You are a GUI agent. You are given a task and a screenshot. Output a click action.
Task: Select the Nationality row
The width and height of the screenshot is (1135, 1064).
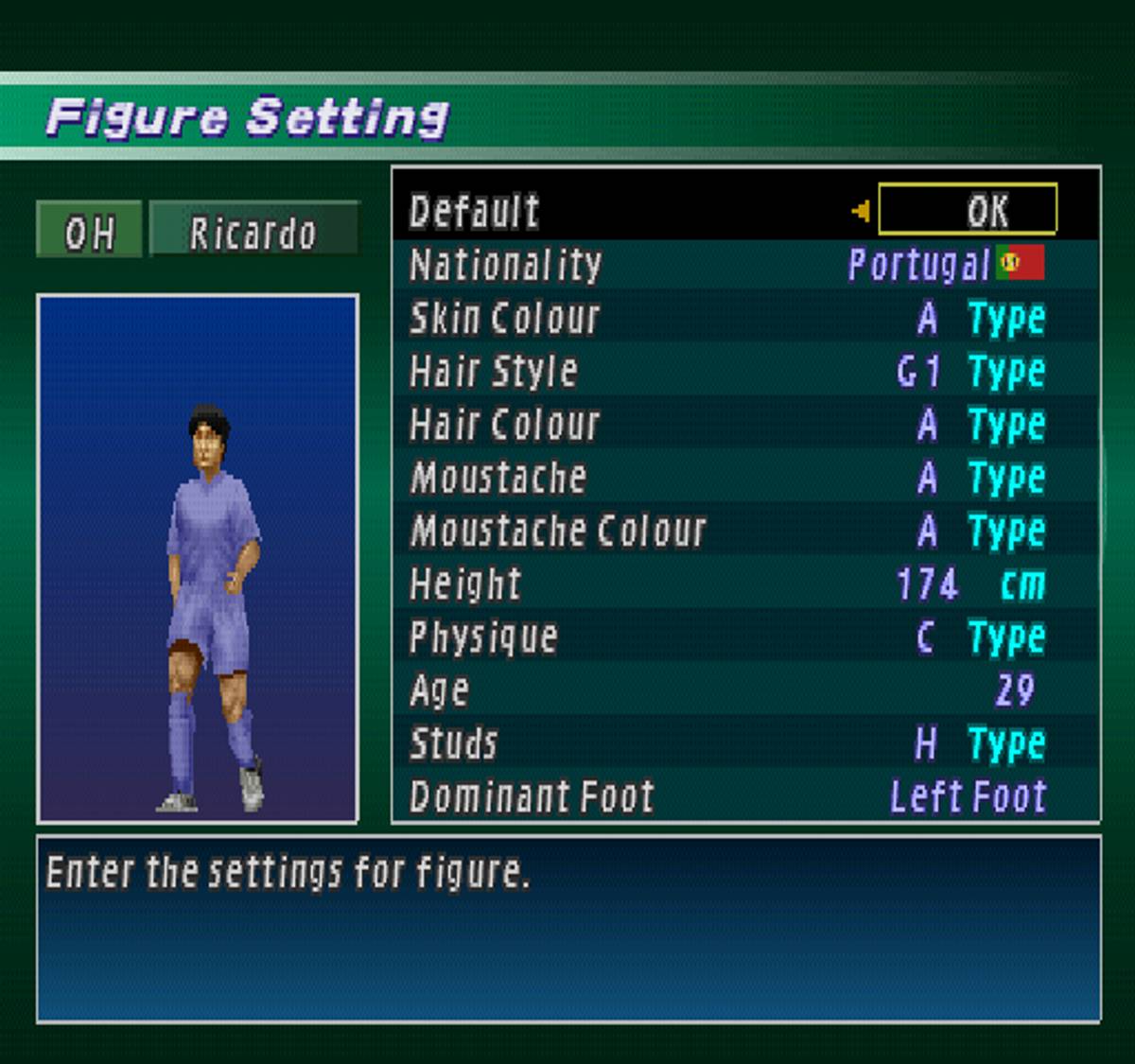[745, 265]
